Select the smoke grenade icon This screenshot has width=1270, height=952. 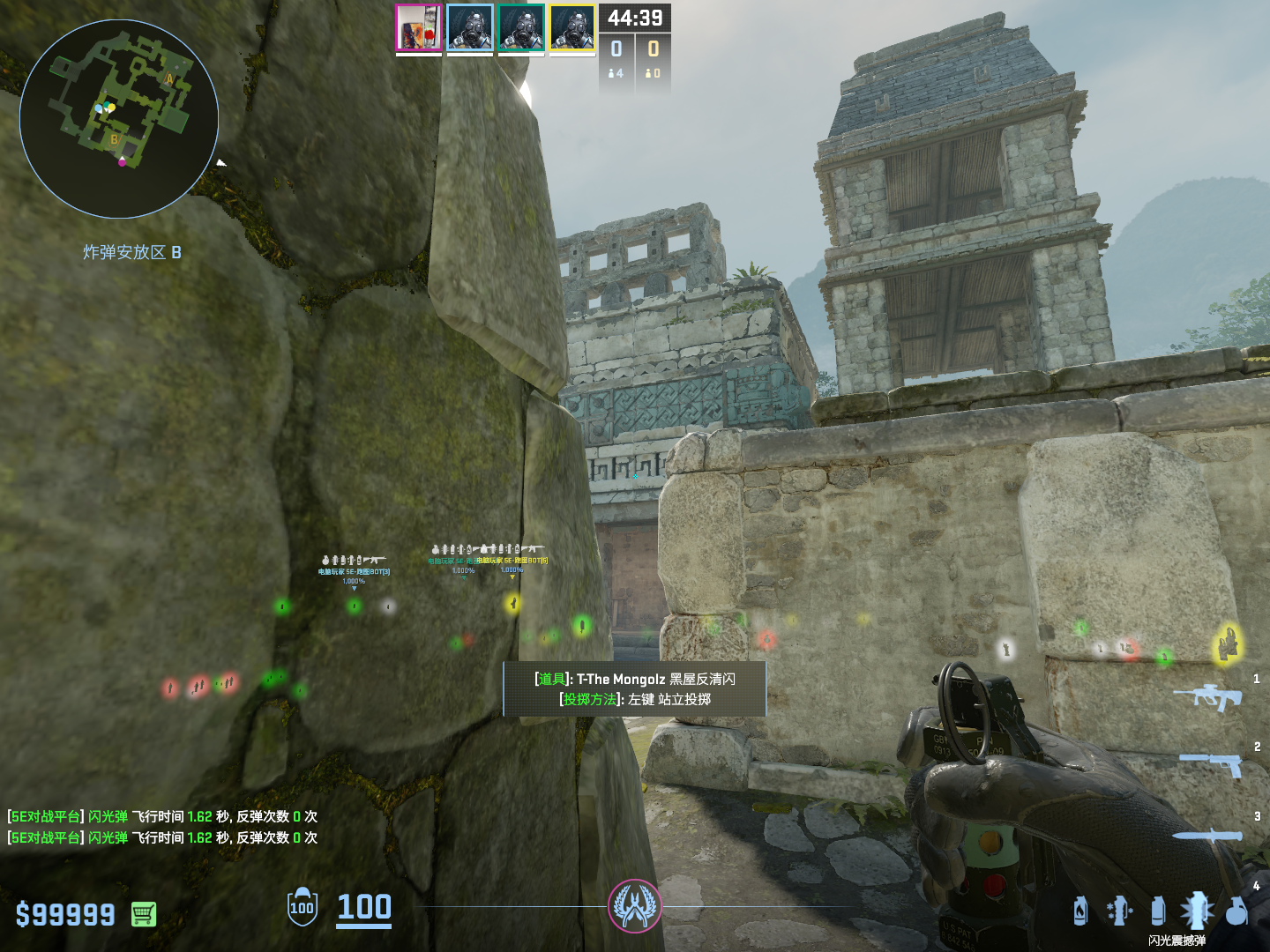pos(1158,911)
